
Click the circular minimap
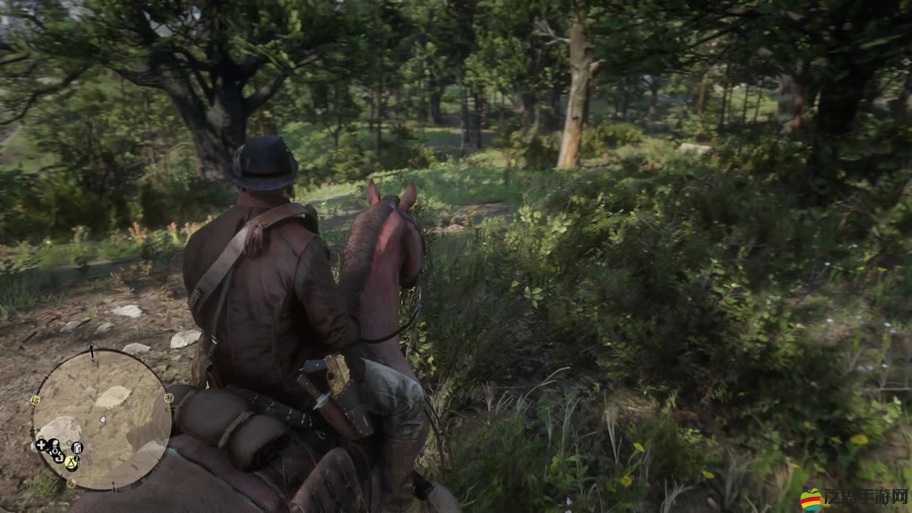pos(101,418)
